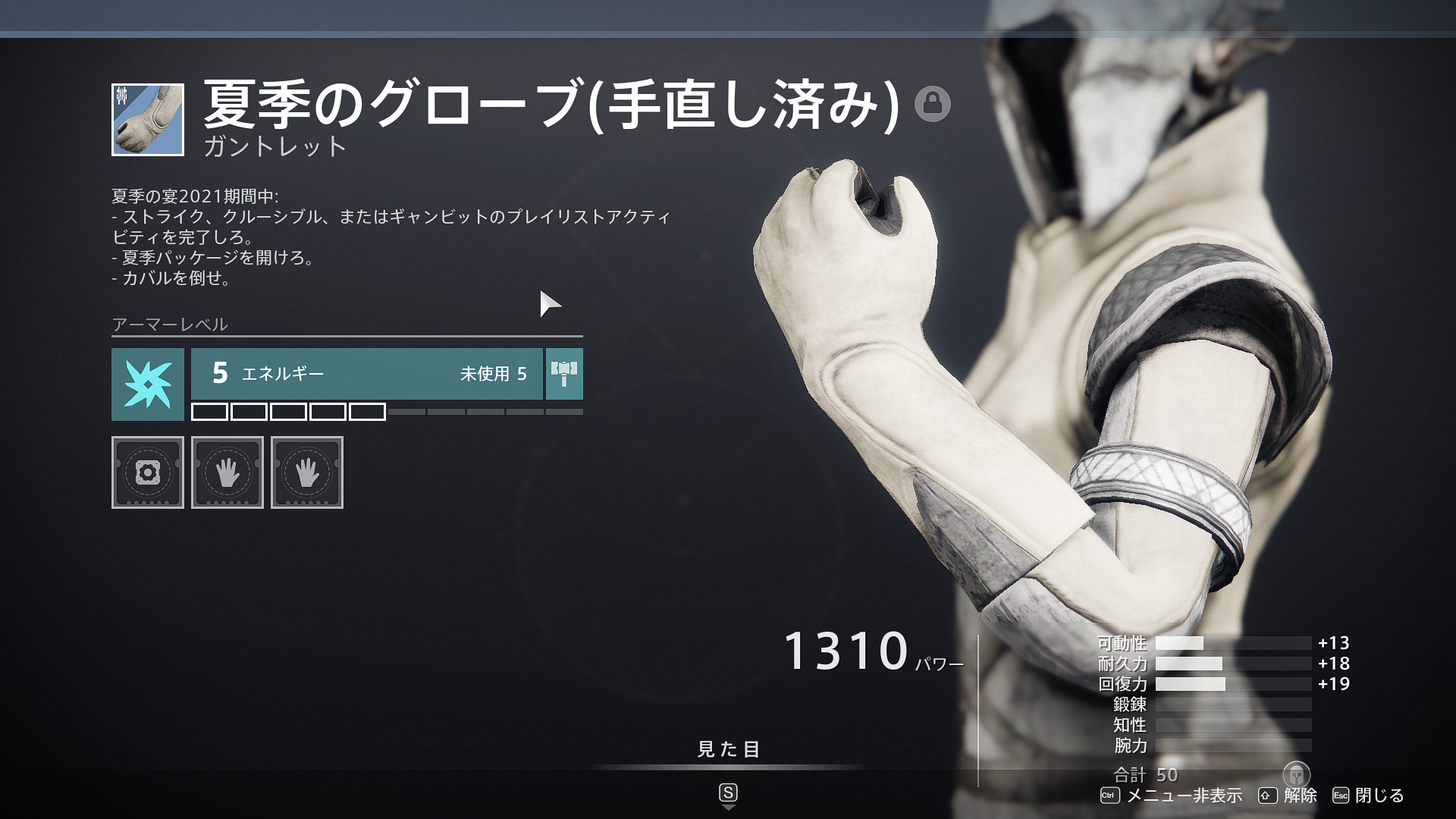Click the gauntlet item thumbnail icon
Image resolution: width=1456 pixels, height=819 pixels.
tap(147, 118)
